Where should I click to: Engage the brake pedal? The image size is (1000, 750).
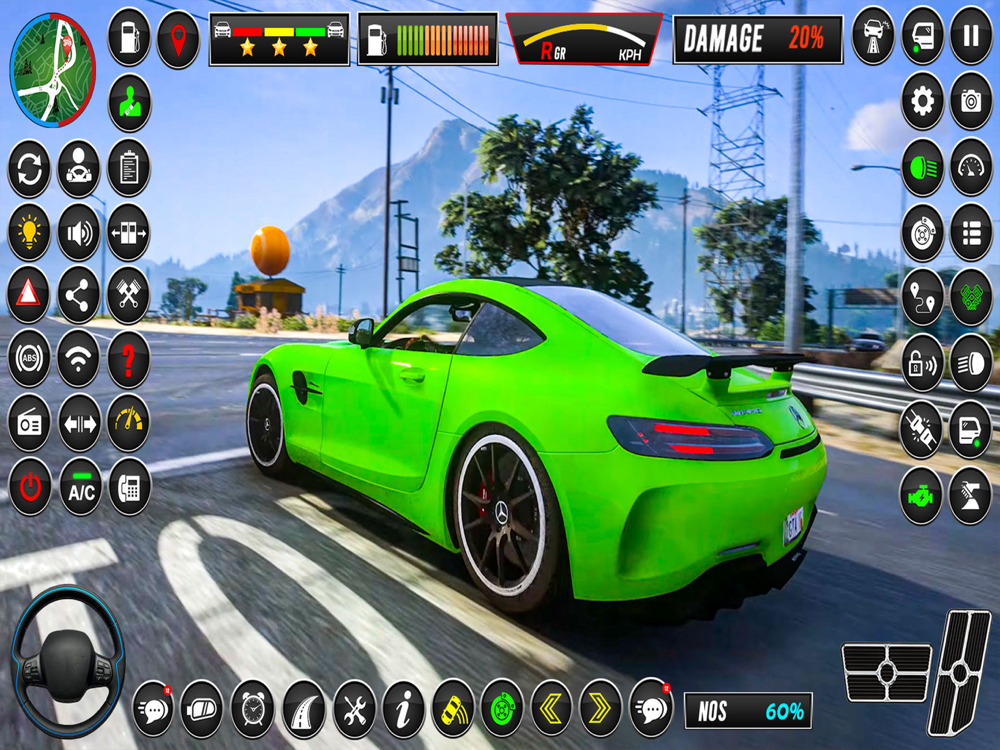point(886,672)
